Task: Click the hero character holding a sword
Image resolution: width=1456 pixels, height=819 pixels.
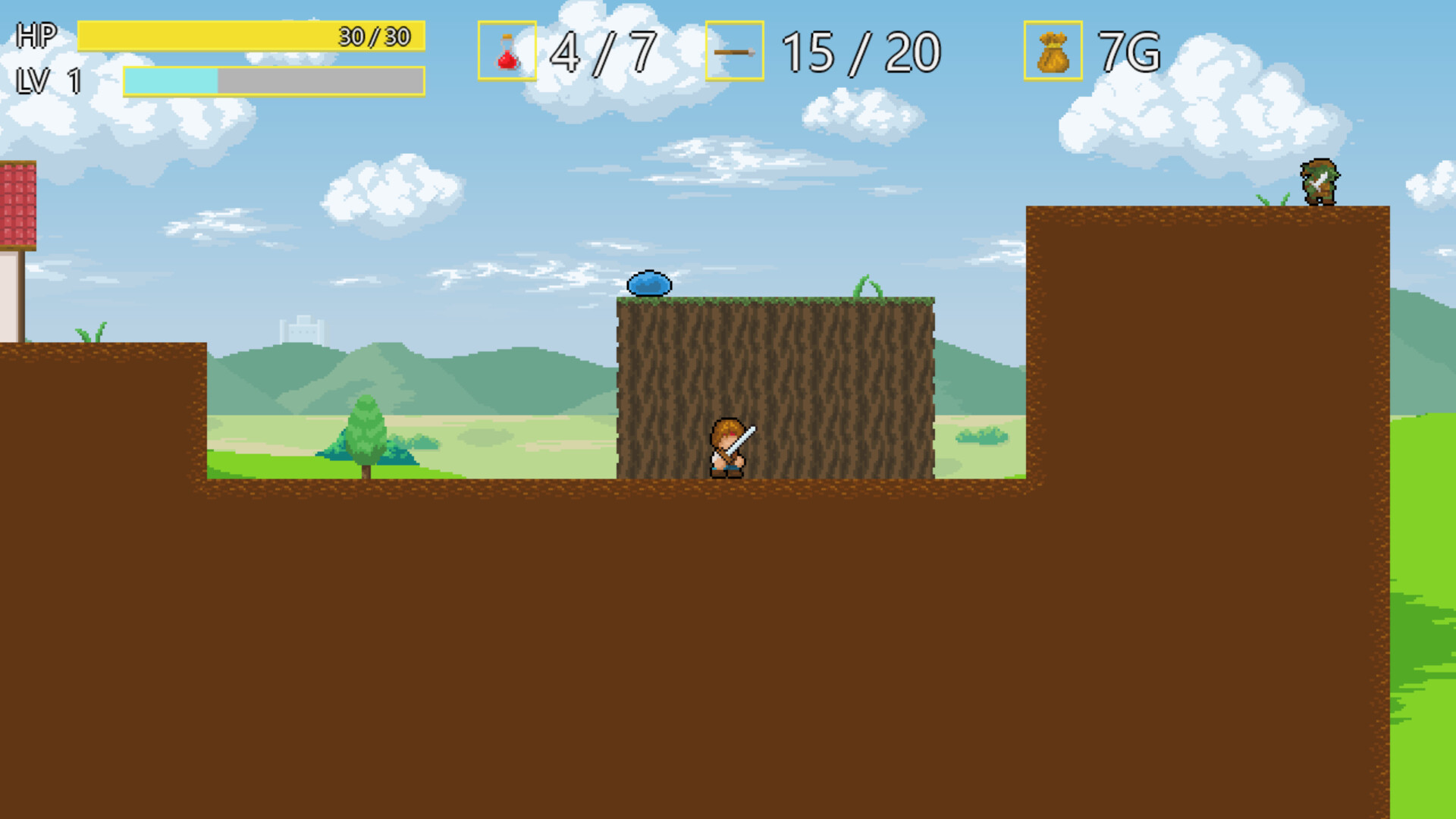Action: (x=730, y=446)
